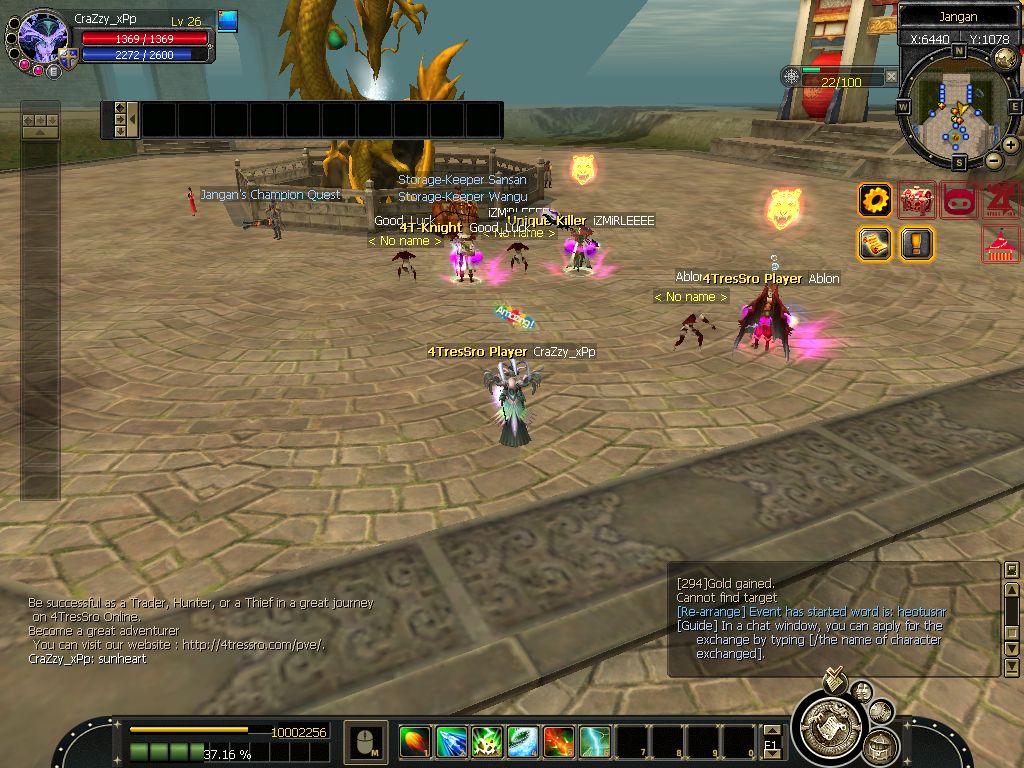This screenshot has width=1024, height=768.
Task: Zoom out the minimap with the minus button
Action: tap(994, 160)
